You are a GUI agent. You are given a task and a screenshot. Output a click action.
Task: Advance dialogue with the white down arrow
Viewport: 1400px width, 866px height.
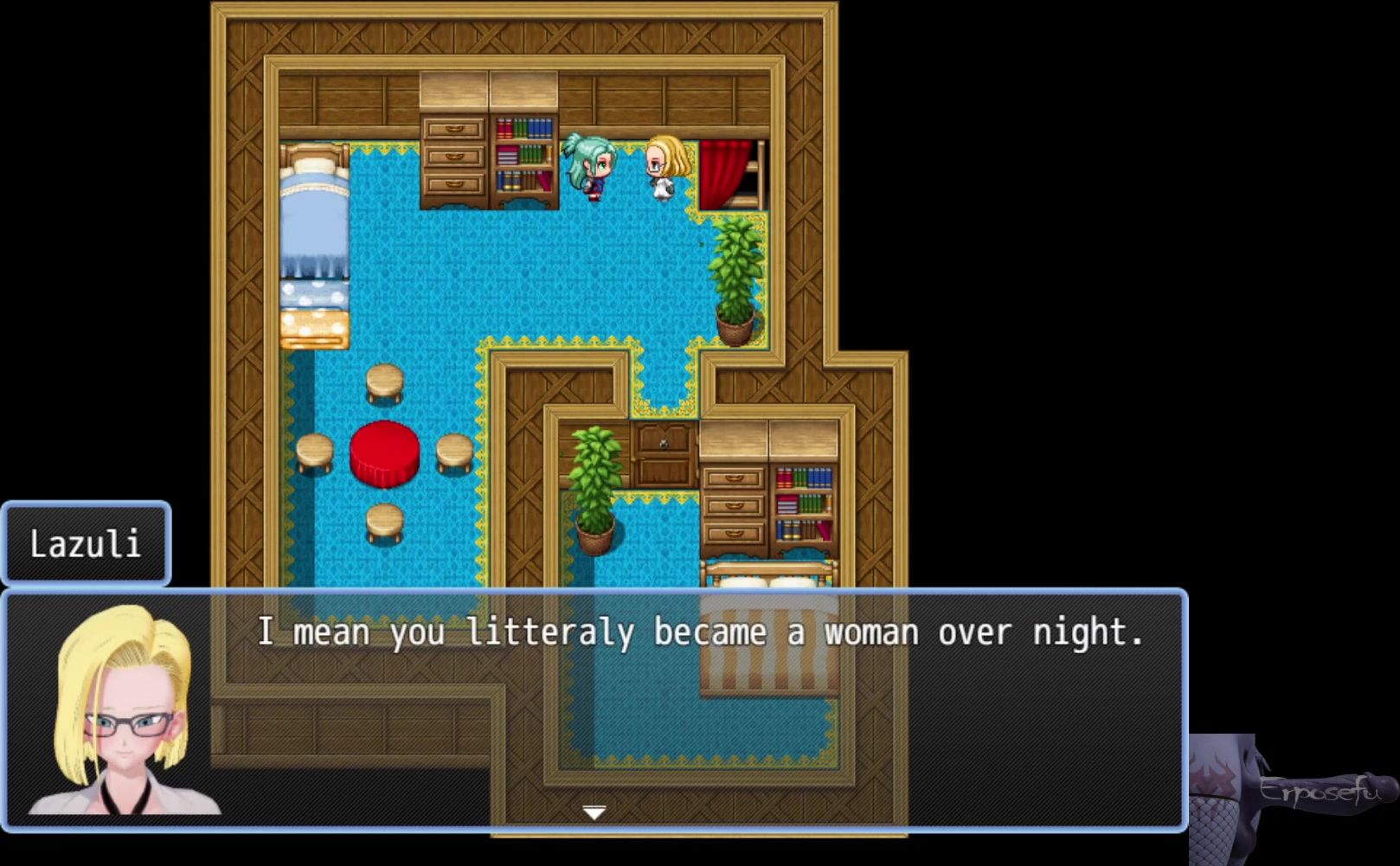click(x=594, y=812)
